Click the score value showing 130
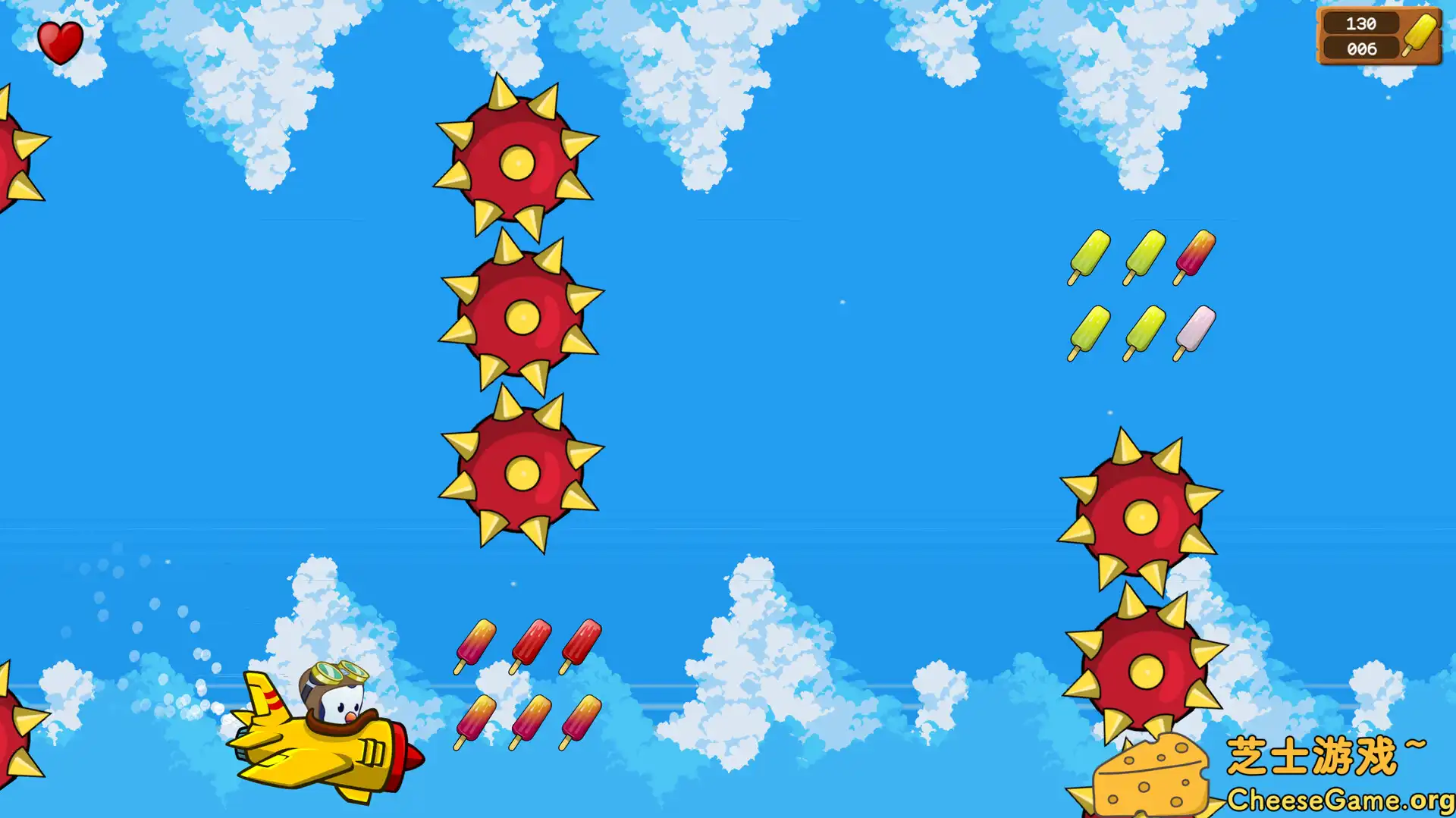Screen dimensions: 1456x818 click(x=1362, y=24)
